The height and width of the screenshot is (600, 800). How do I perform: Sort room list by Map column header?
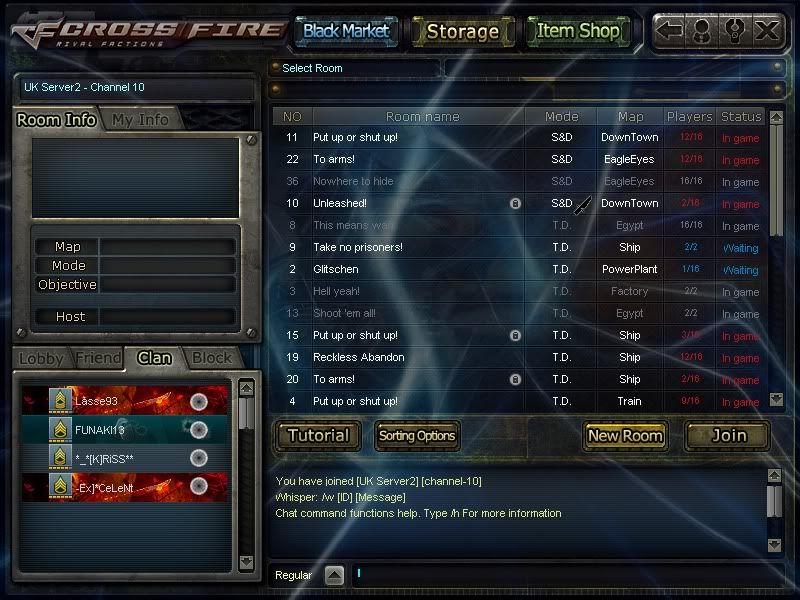click(x=630, y=117)
